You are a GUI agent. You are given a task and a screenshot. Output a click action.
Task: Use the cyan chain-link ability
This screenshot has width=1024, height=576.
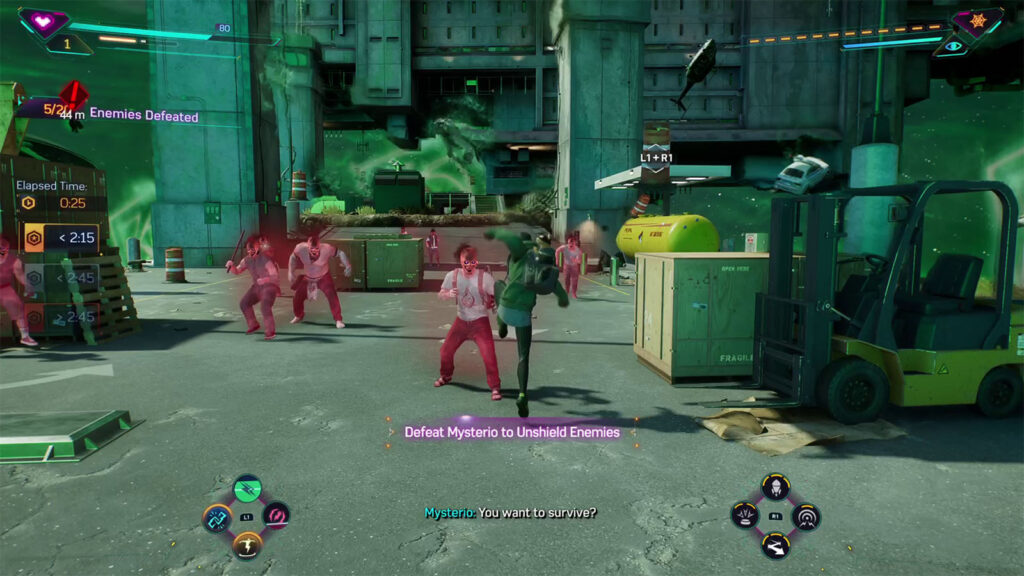pos(217,518)
